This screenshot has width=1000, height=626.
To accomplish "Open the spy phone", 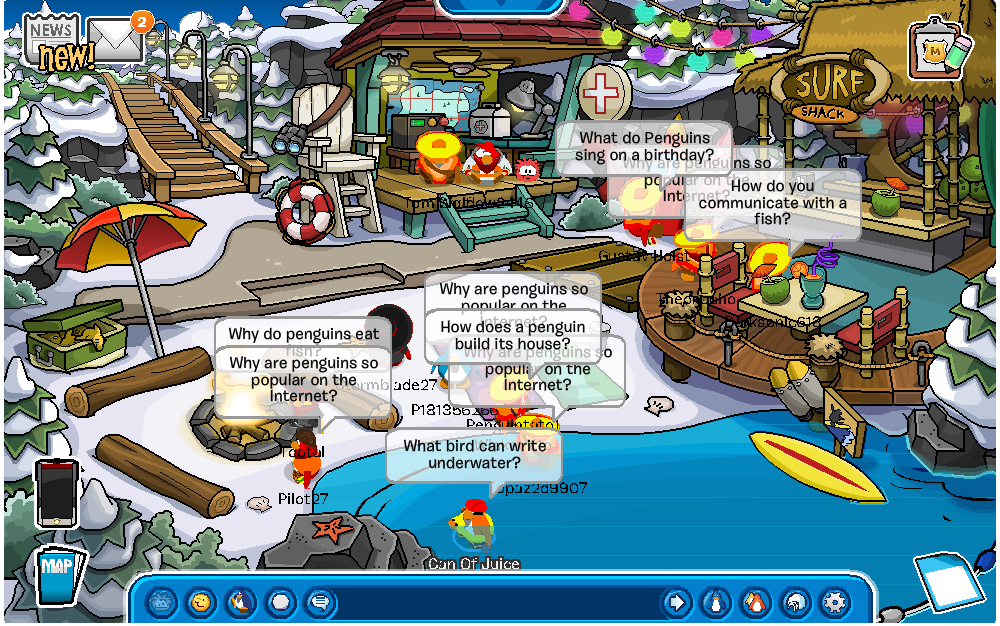I will [56, 493].
